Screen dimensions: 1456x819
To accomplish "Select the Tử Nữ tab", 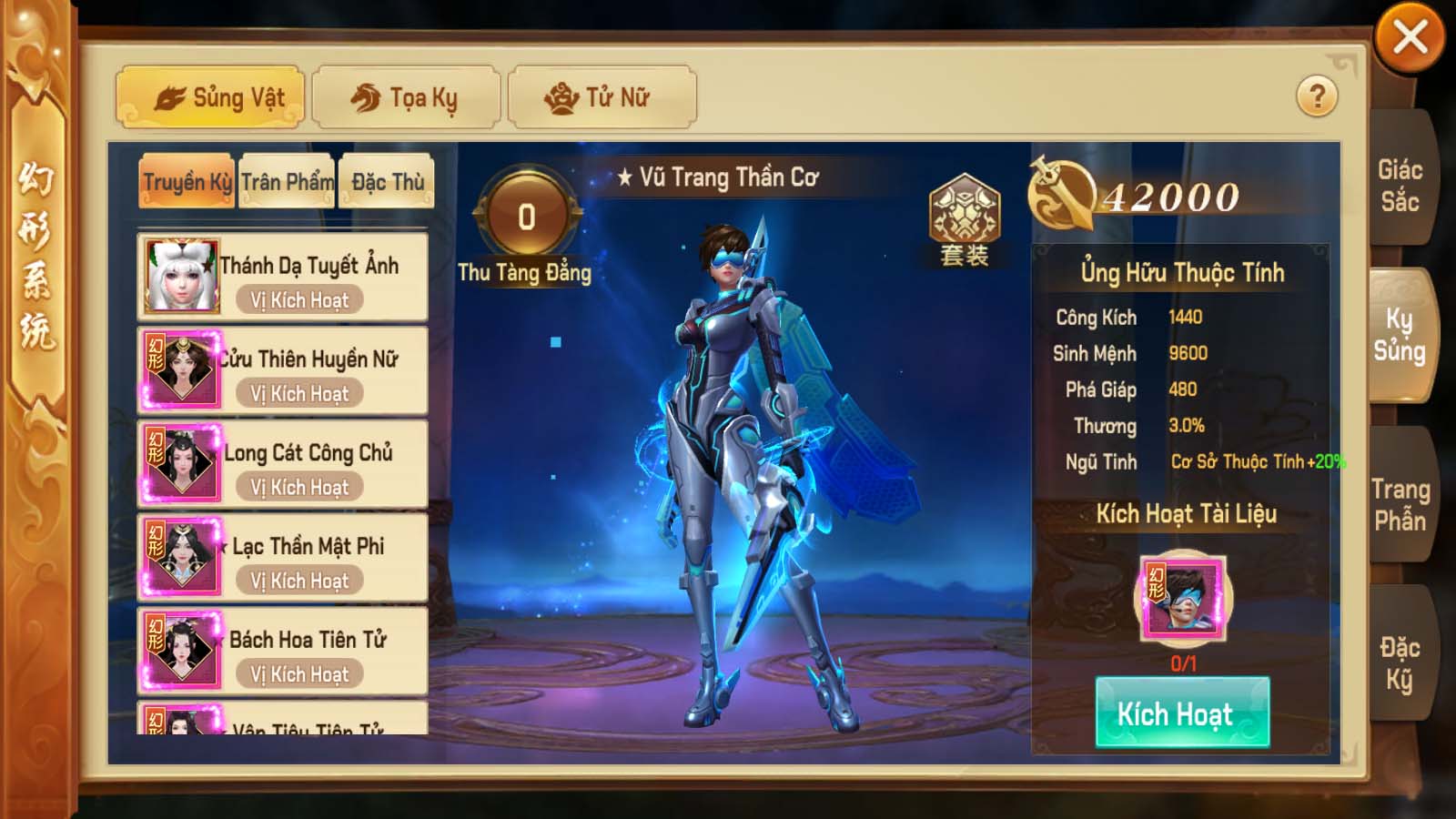I will [602, 96].
